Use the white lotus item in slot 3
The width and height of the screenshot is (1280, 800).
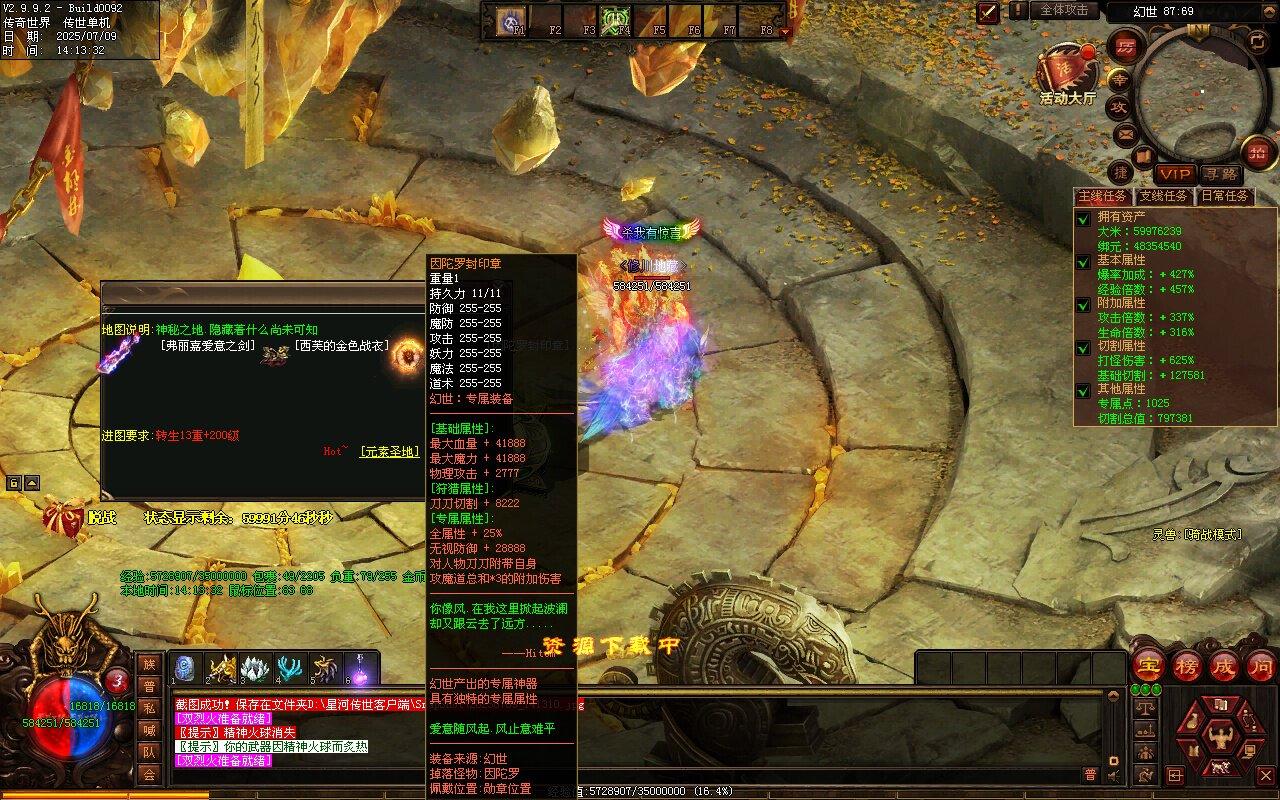[x=256, y=668]
